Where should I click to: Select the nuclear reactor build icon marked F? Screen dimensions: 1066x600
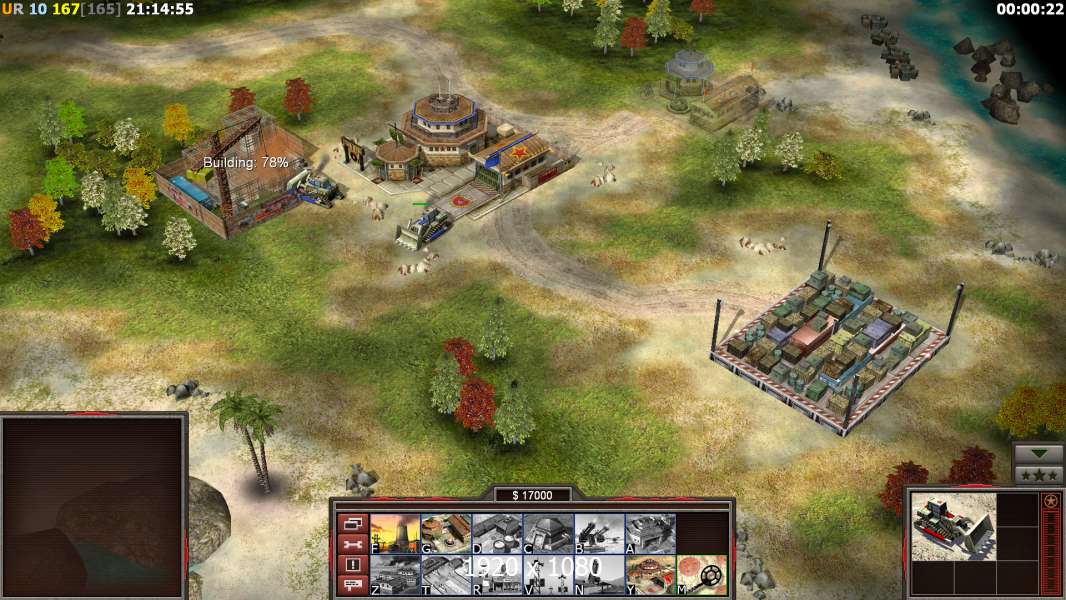tap(395, 534)
